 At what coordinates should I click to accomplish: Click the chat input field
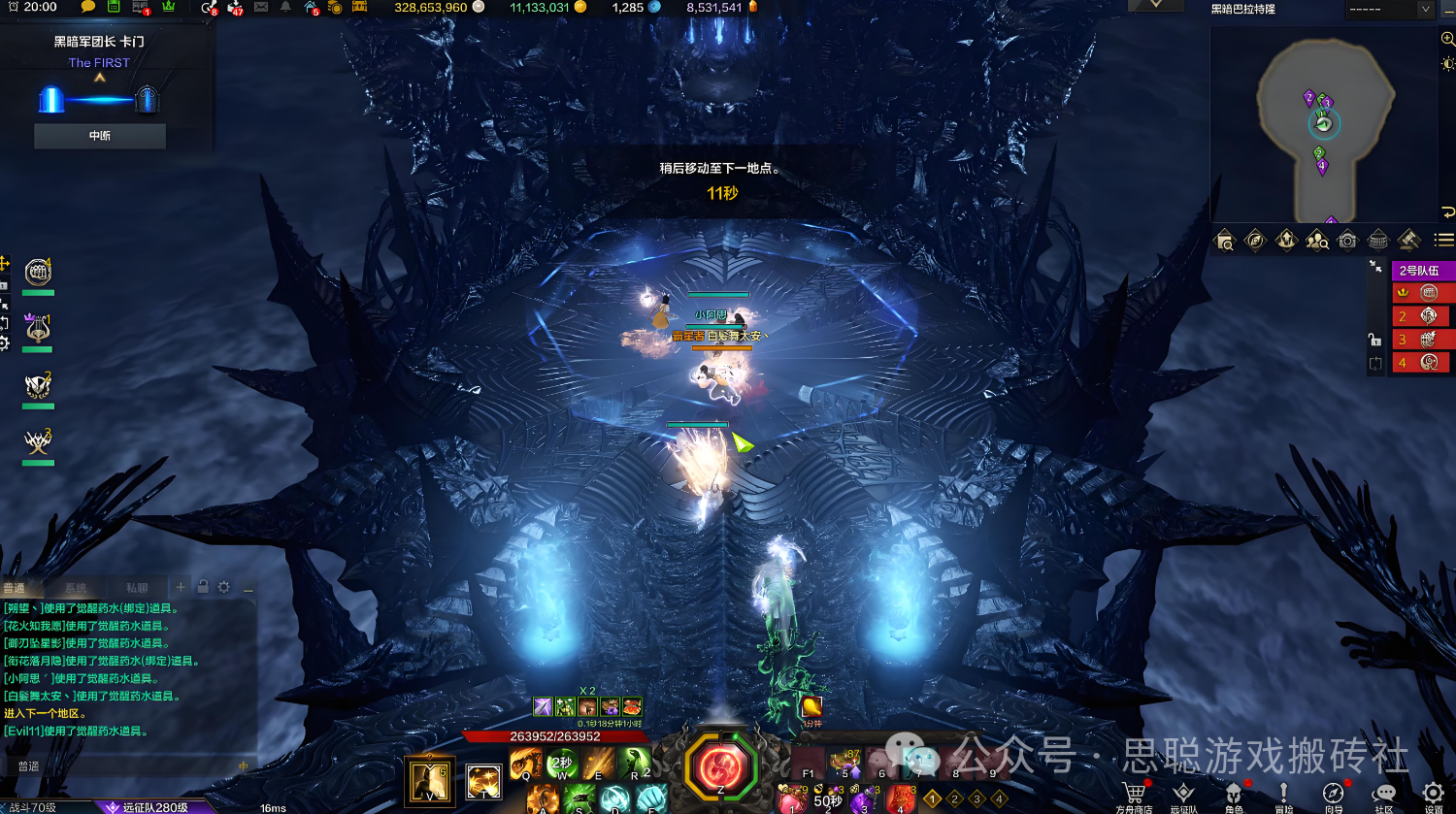[x=126, y=766]
